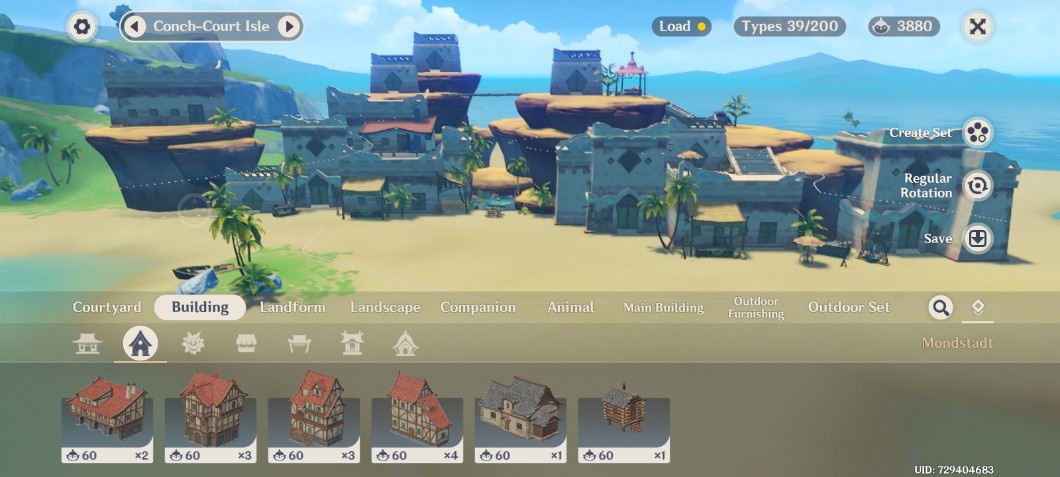The height and width of the screenshot is (477, 1060).
Task: Save the current layout
Action: pyautogui.click(x=977, y=239)
